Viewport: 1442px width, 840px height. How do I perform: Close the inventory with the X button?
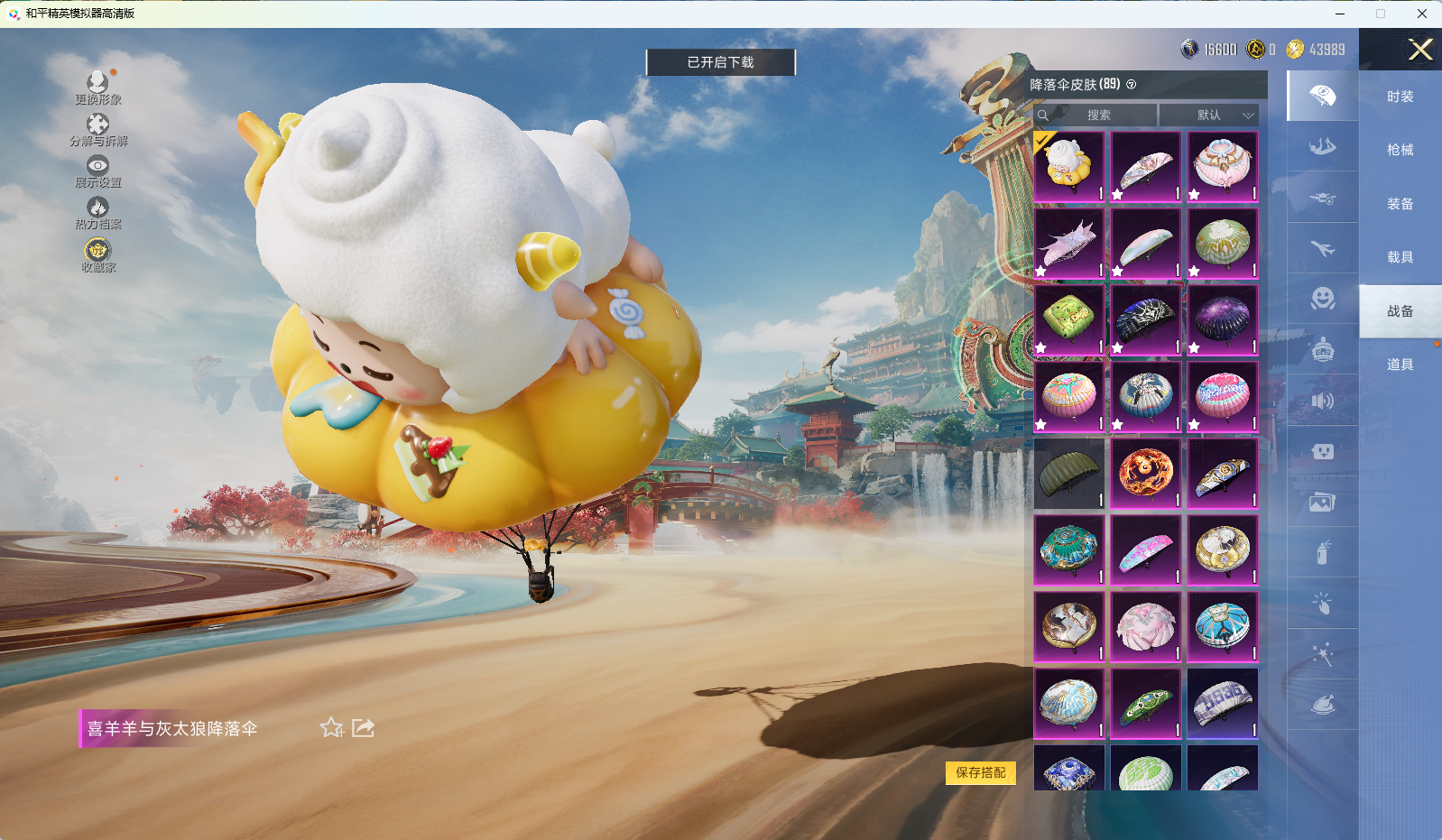point(1420,50)
